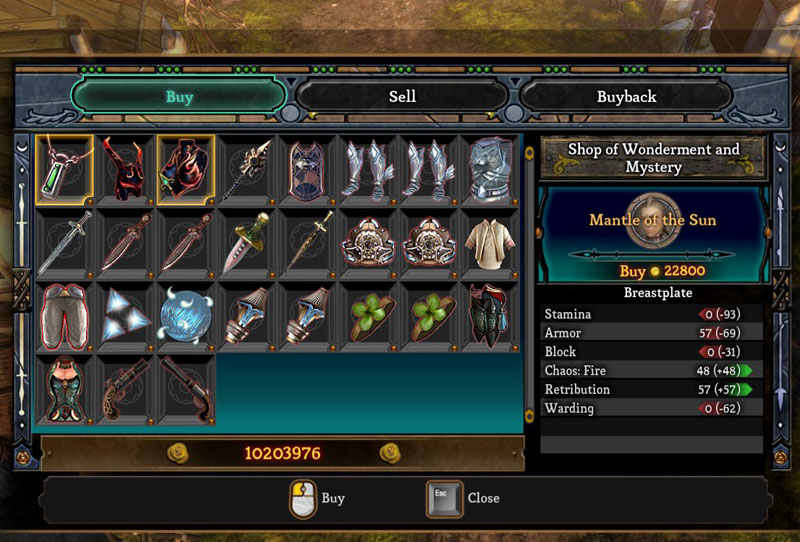Open the Buyback tab
Screen dimensions: 800x542
click(627, 97)
